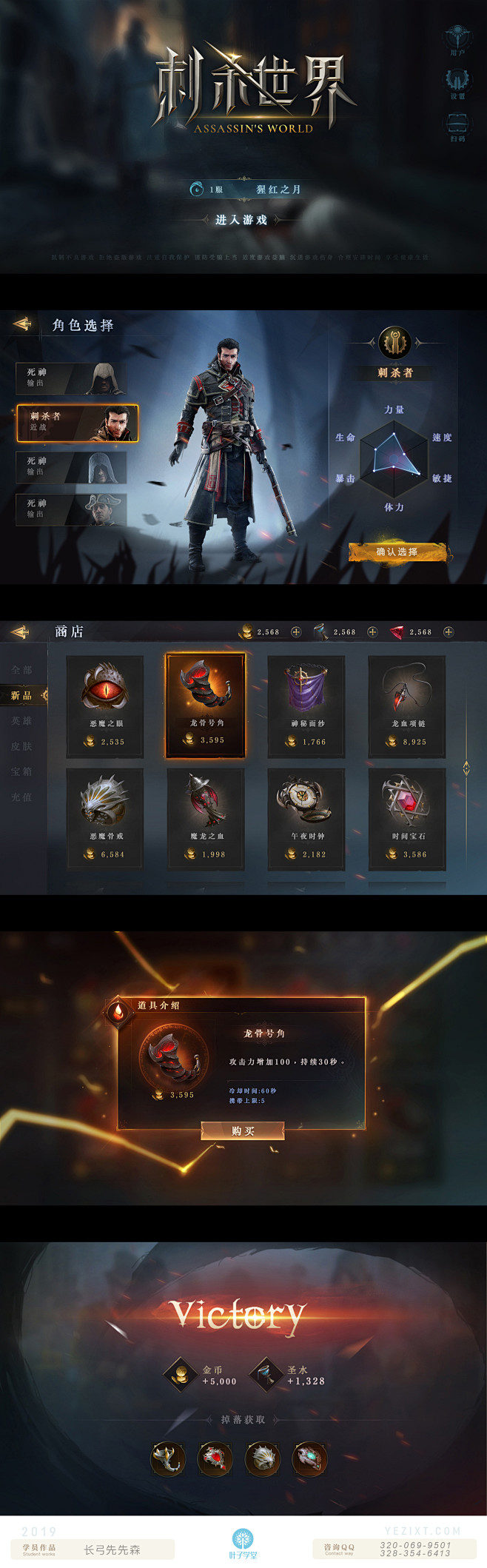The image size is (487, 1568).
Task: Add currency with the plus beside the red gem
Action: tap(449, 631)
